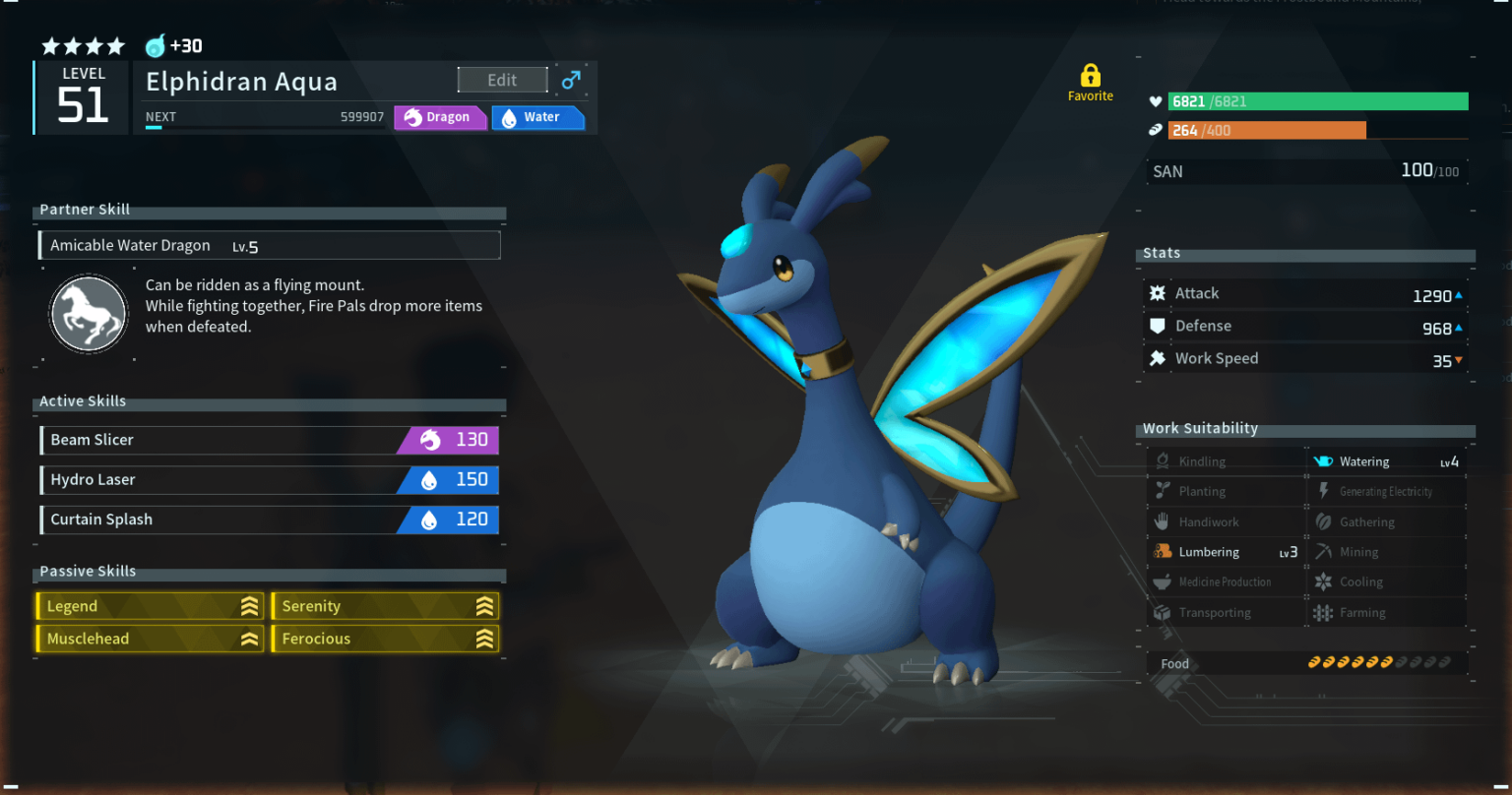Click the Legend passive skill
This screenshot has width=1512, height=795.
pos(150,606)
